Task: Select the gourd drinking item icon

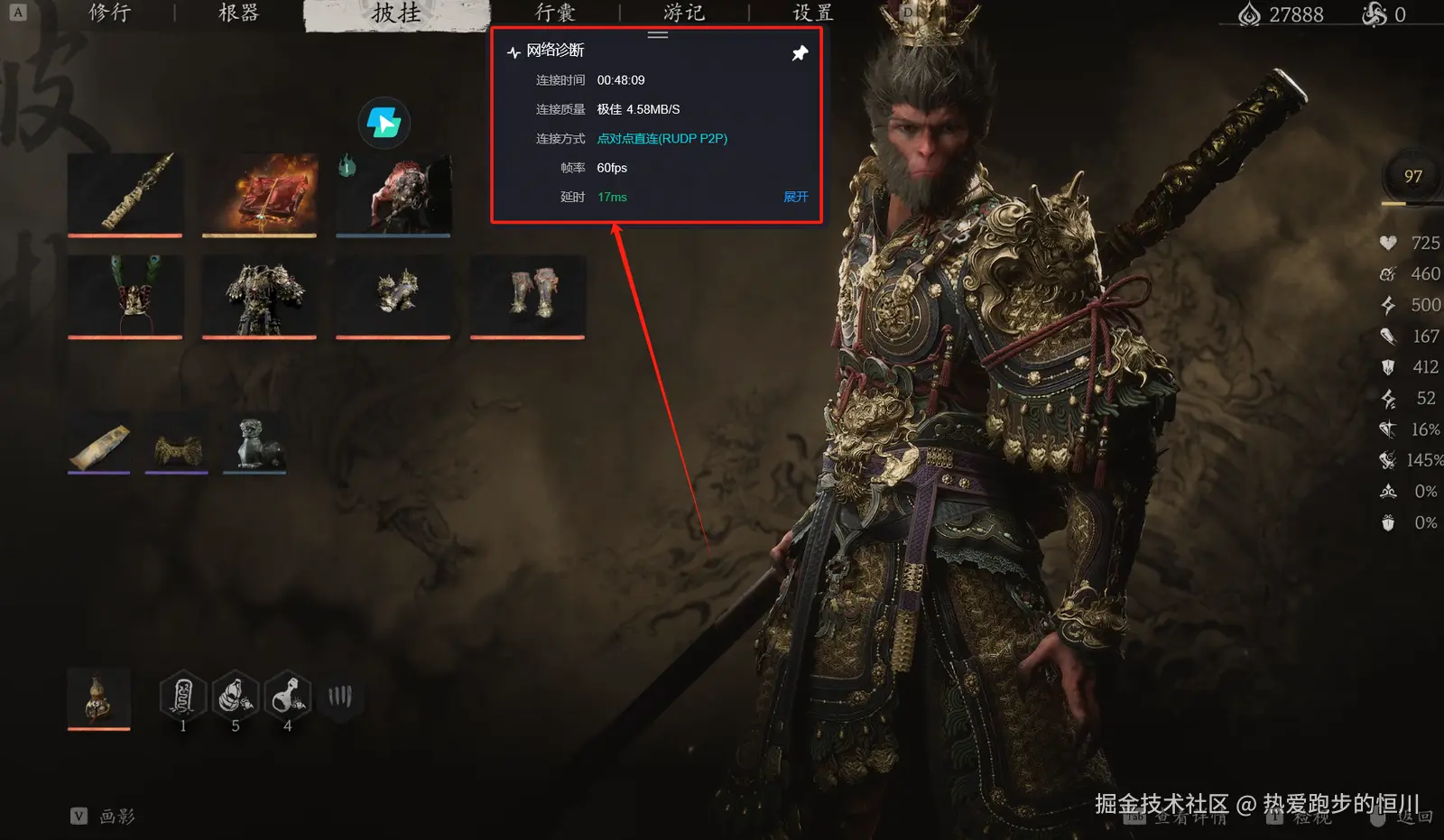Action: tap(98, 697)
